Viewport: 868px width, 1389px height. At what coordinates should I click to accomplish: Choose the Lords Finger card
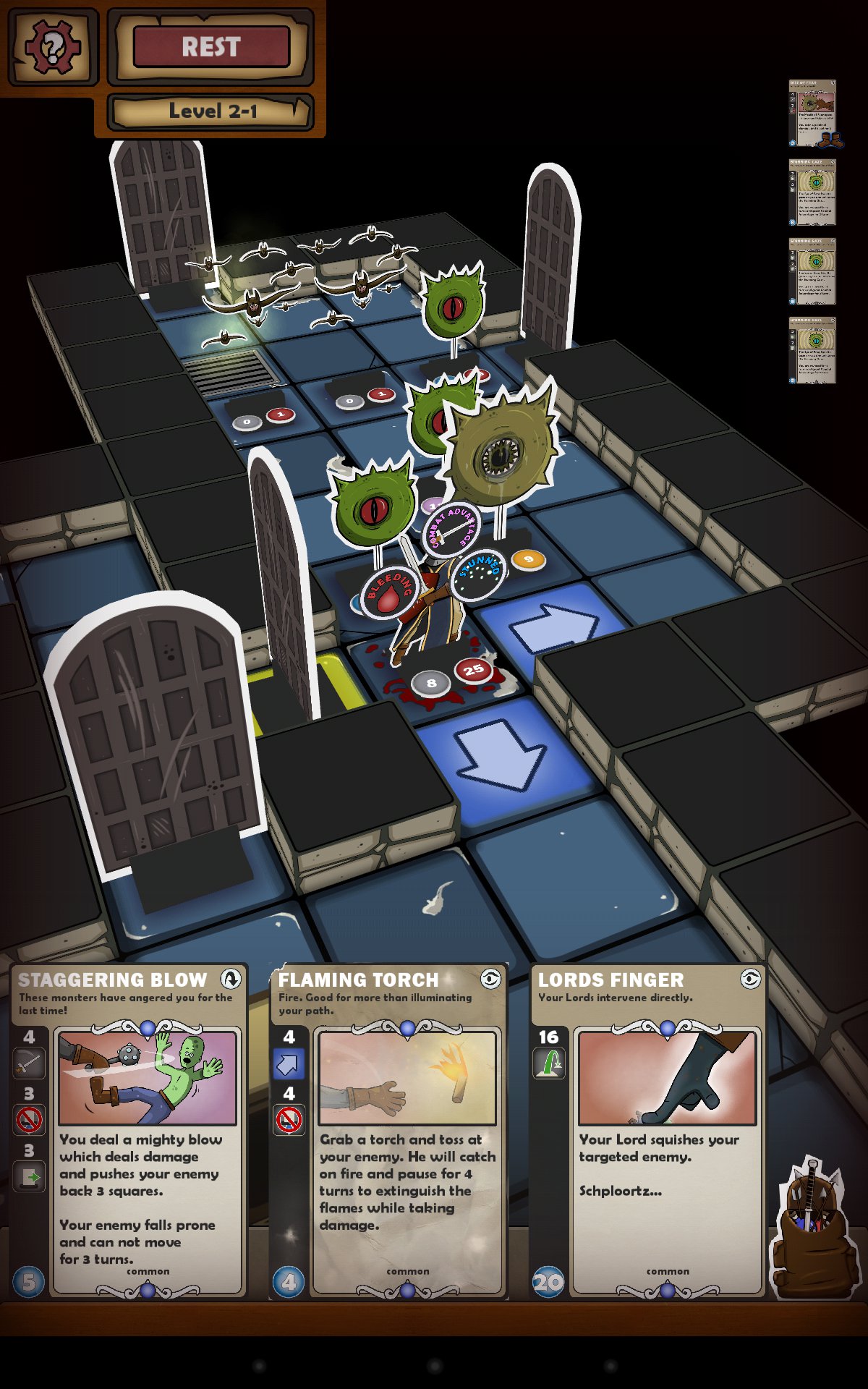pyautogui.click(x=648, y=1130)
